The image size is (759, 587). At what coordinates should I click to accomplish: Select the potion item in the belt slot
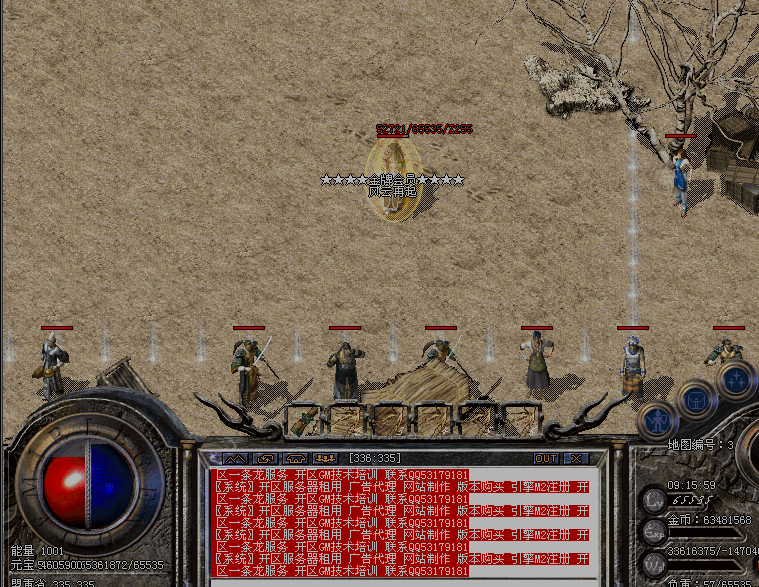coord(304,418)
